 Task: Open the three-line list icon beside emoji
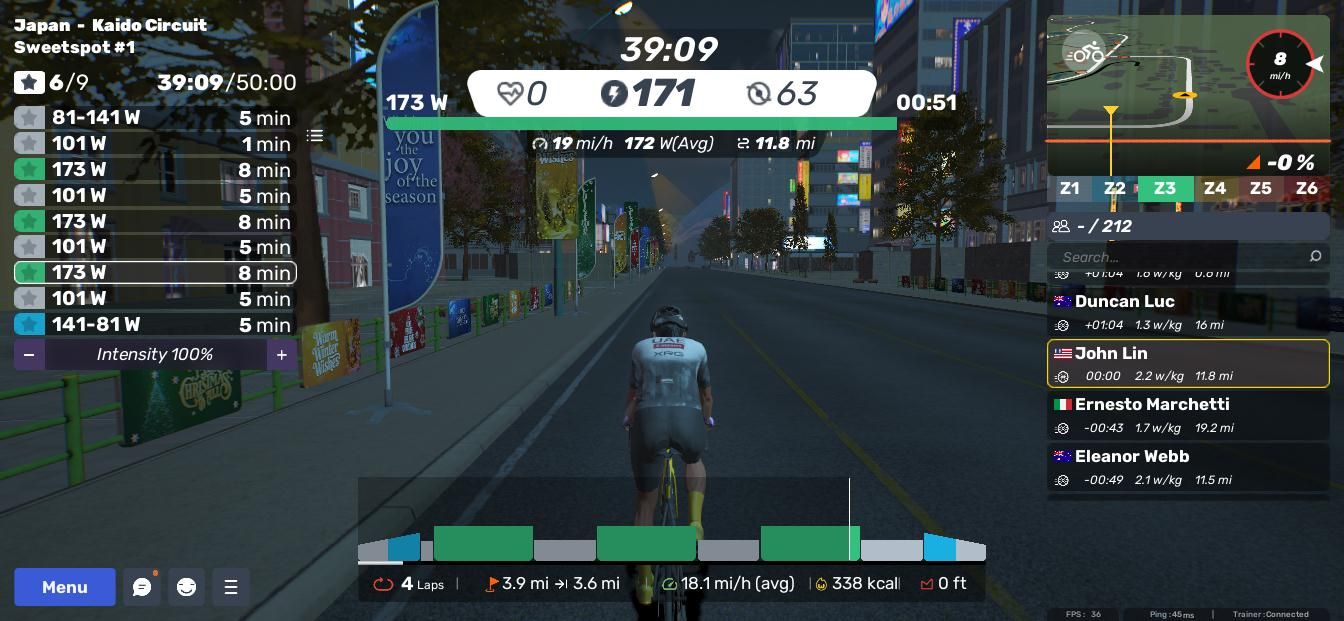click(x=230, y=587)
